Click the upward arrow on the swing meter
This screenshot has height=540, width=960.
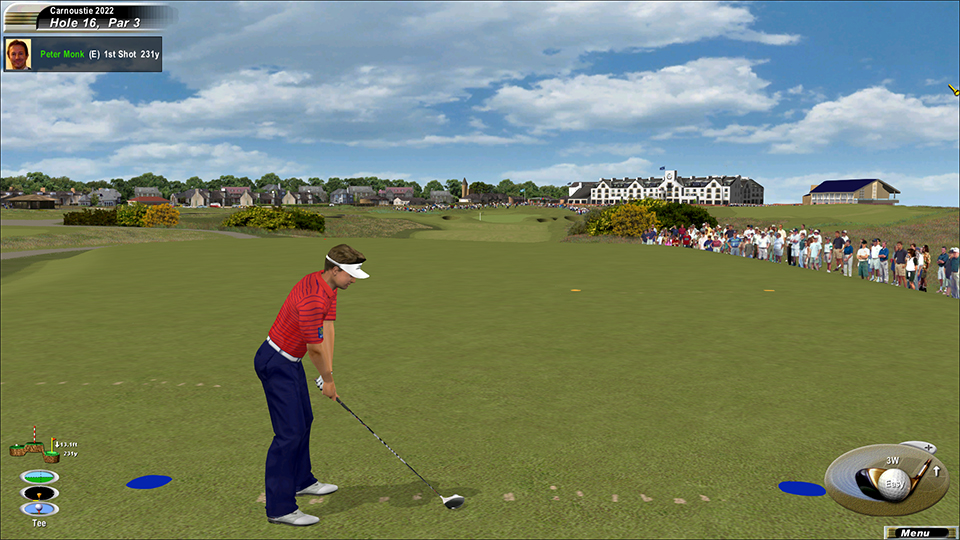937,471
